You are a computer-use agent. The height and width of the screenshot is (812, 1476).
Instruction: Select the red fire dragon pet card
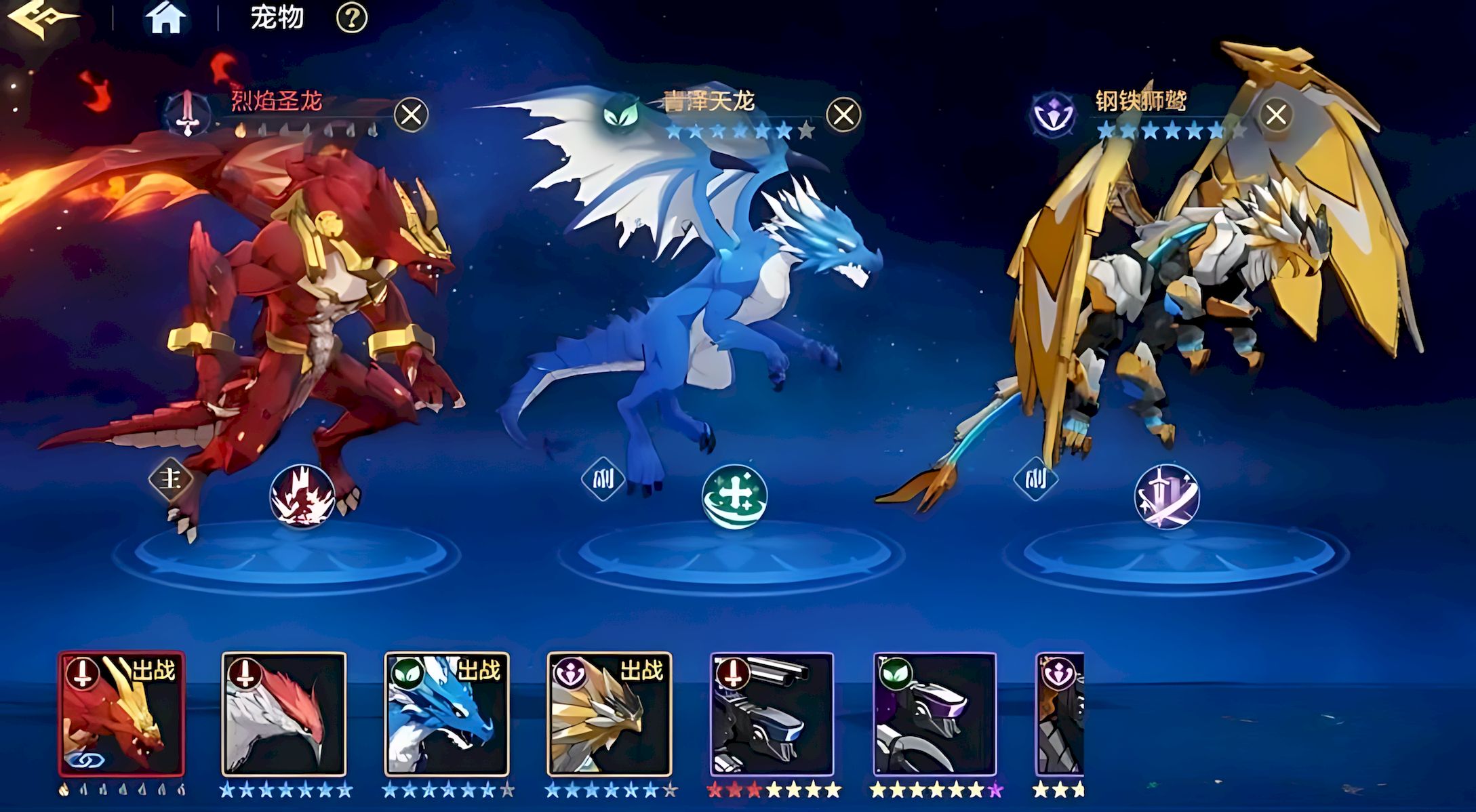pos(121,714)
